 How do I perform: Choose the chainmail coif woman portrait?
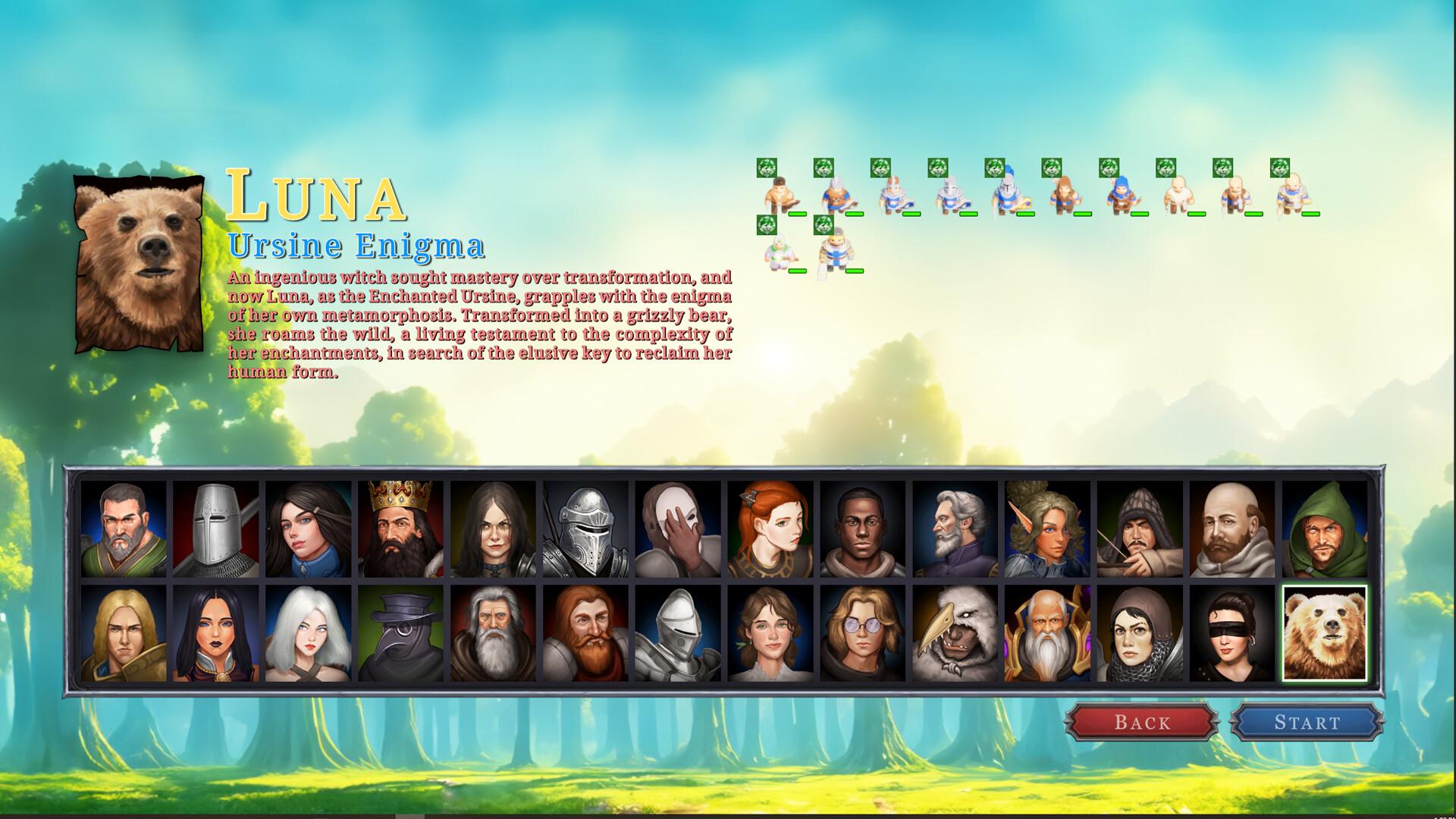1140,633
